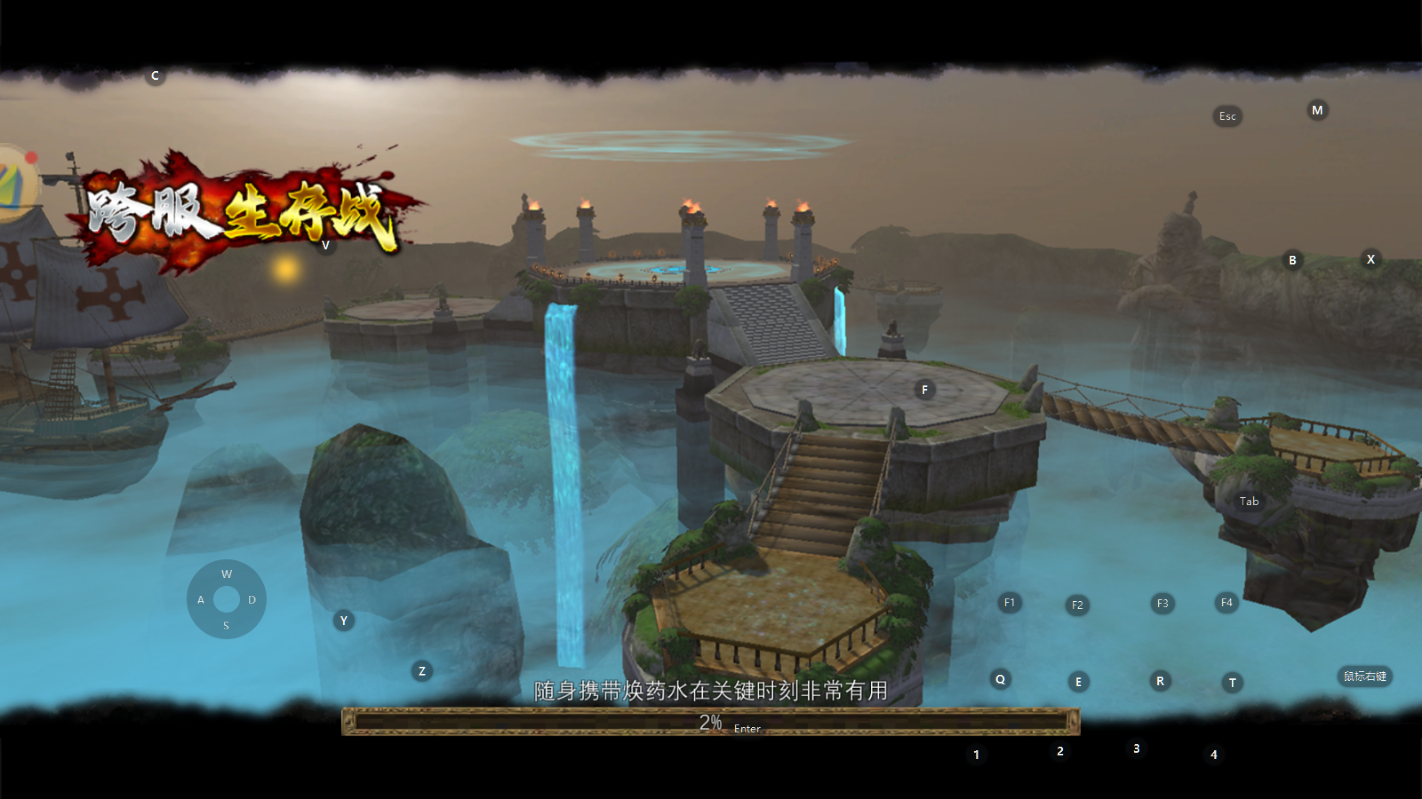
Task: Tap the Z virtual key button
Action: pos(422,671)
